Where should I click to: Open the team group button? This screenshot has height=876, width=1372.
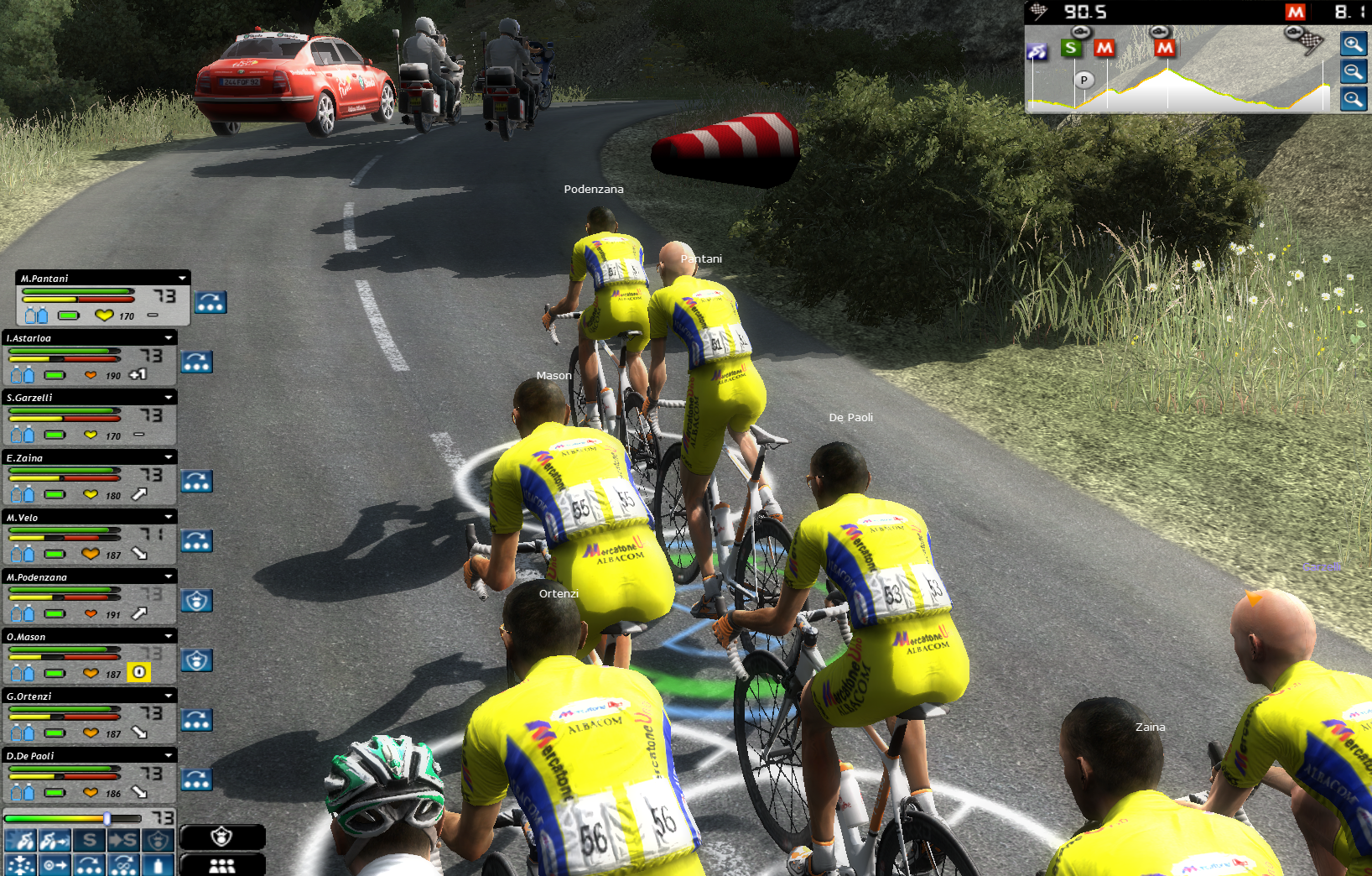pos(222,865)
